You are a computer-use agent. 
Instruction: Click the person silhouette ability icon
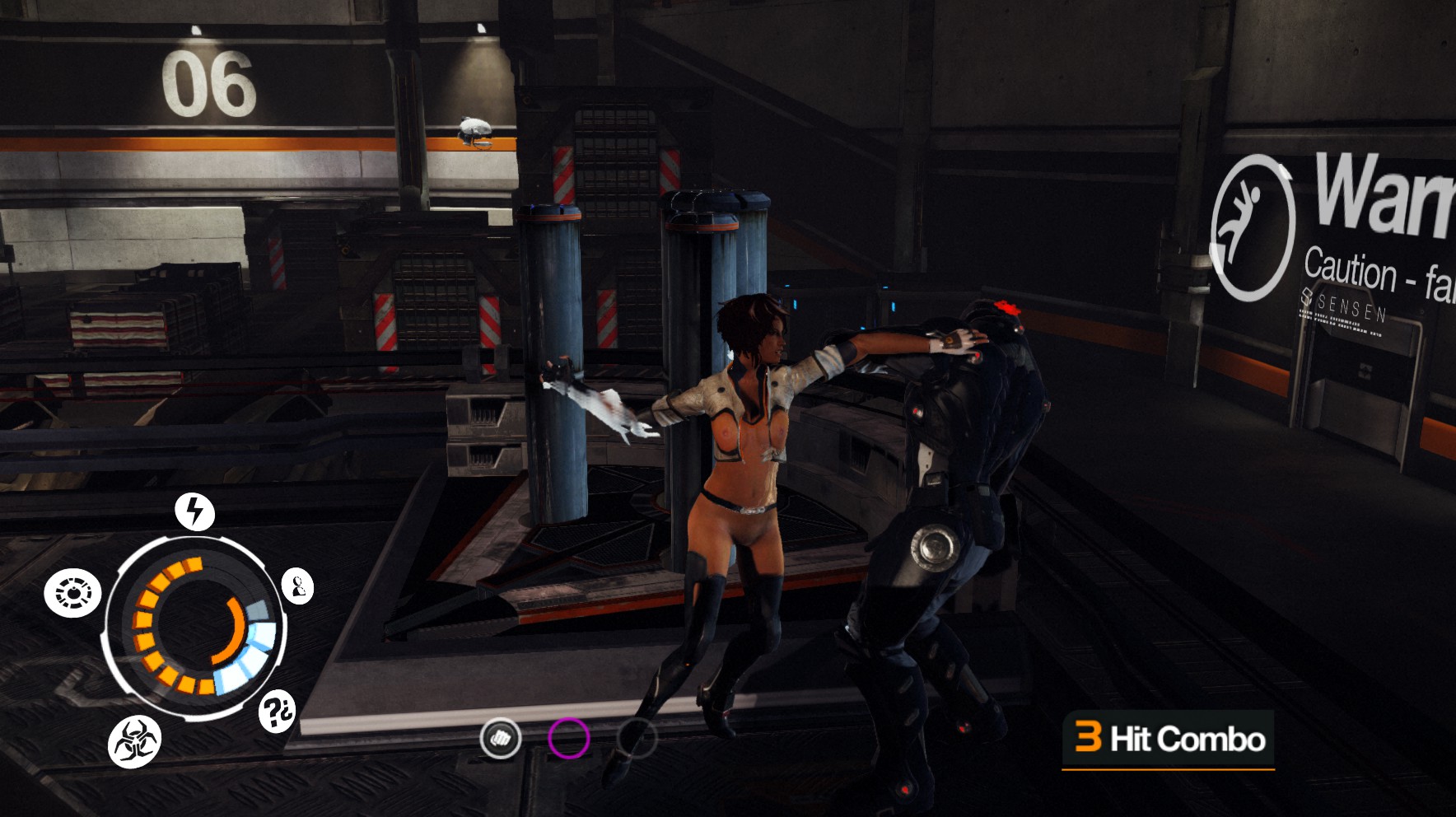tap(297, 586)
